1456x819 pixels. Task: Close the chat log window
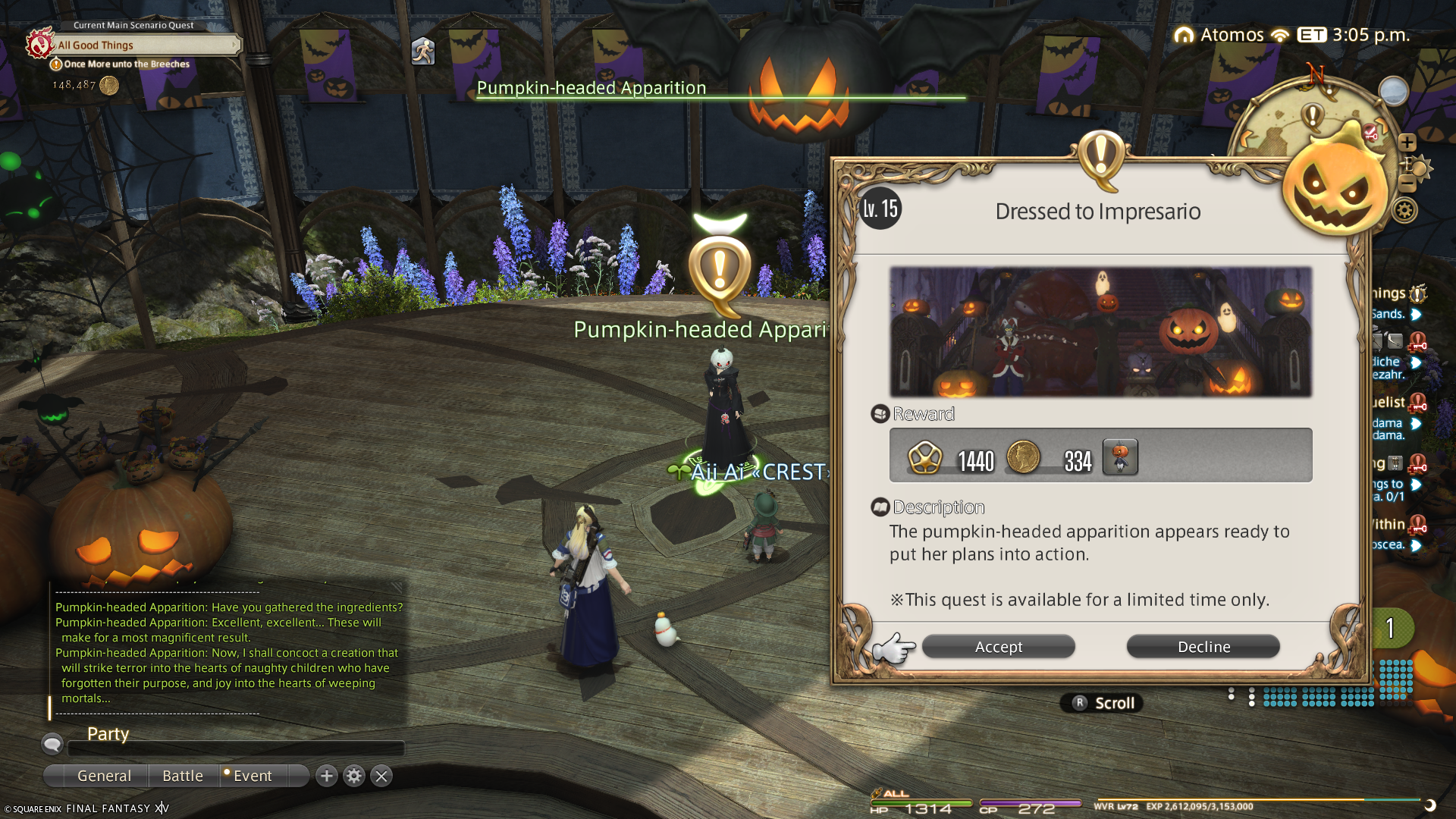[381, 776]
